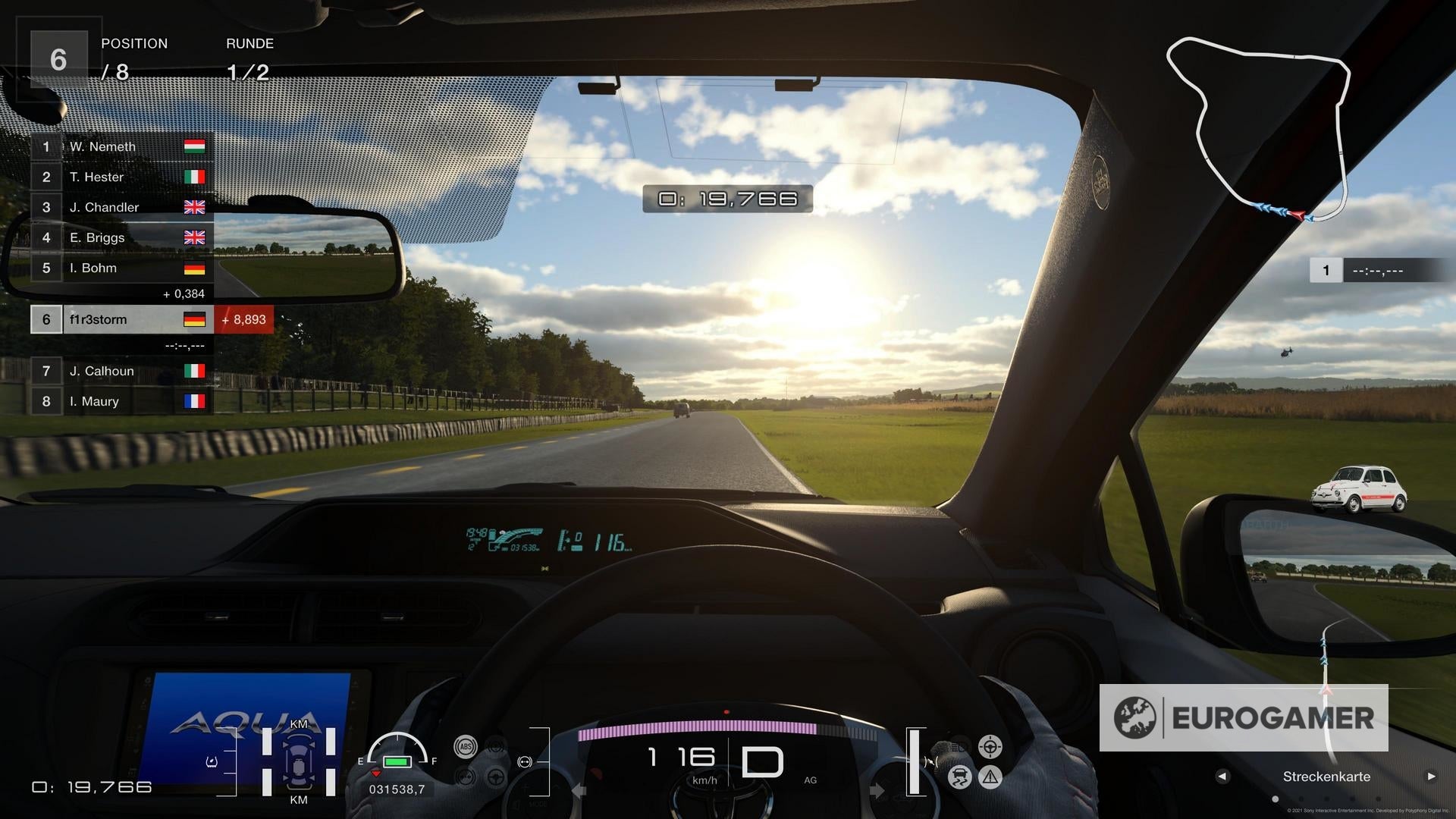This screenshot has width=1456, height=819.
Task: Click the steering assist icon on the cluster
Action: [x=990, y=747]
